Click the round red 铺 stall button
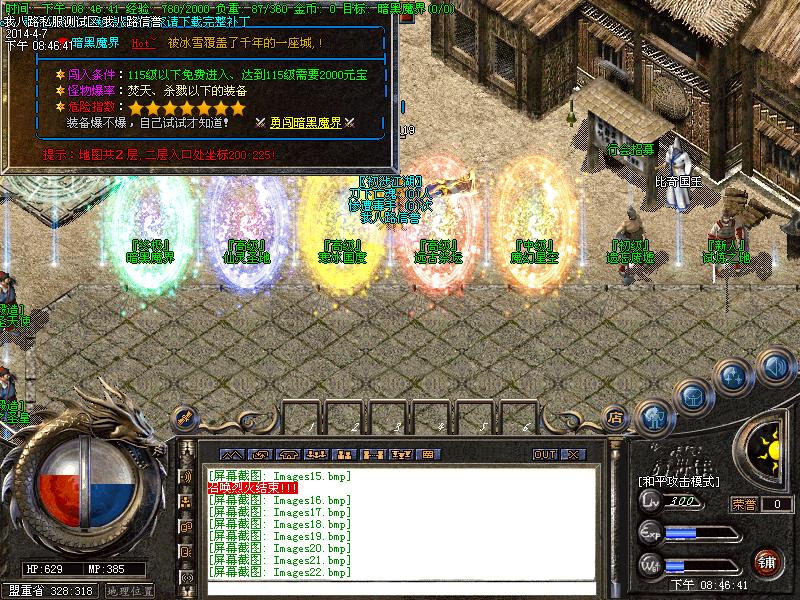The width and height of the screenshot is (800, 600). click(x=767, y=562)
